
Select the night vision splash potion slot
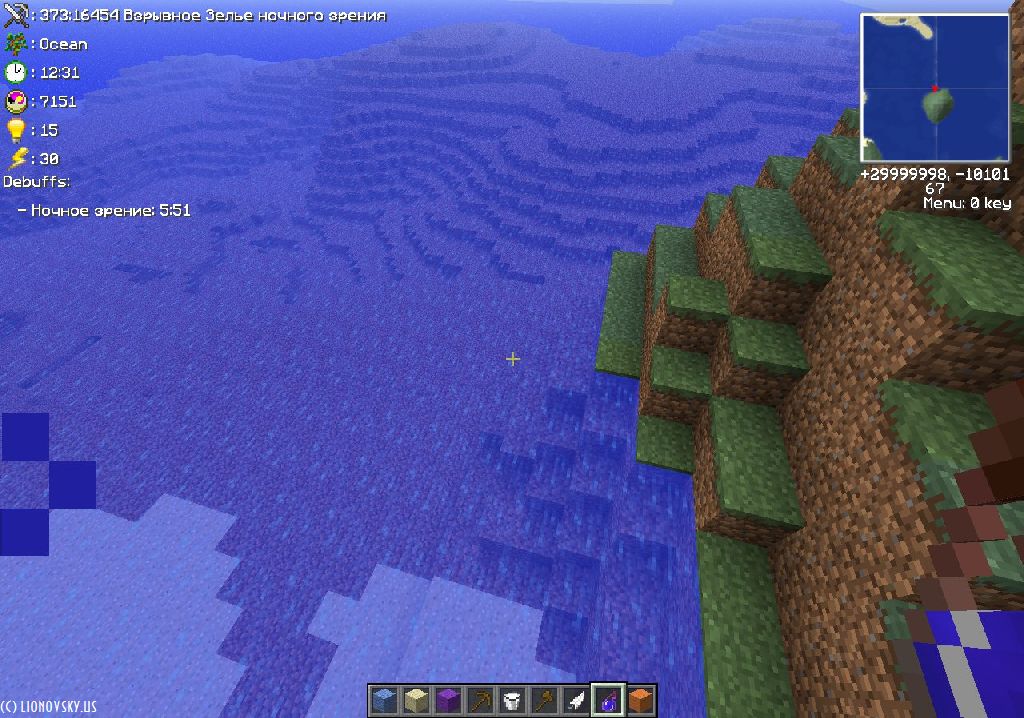click(608, 701)
